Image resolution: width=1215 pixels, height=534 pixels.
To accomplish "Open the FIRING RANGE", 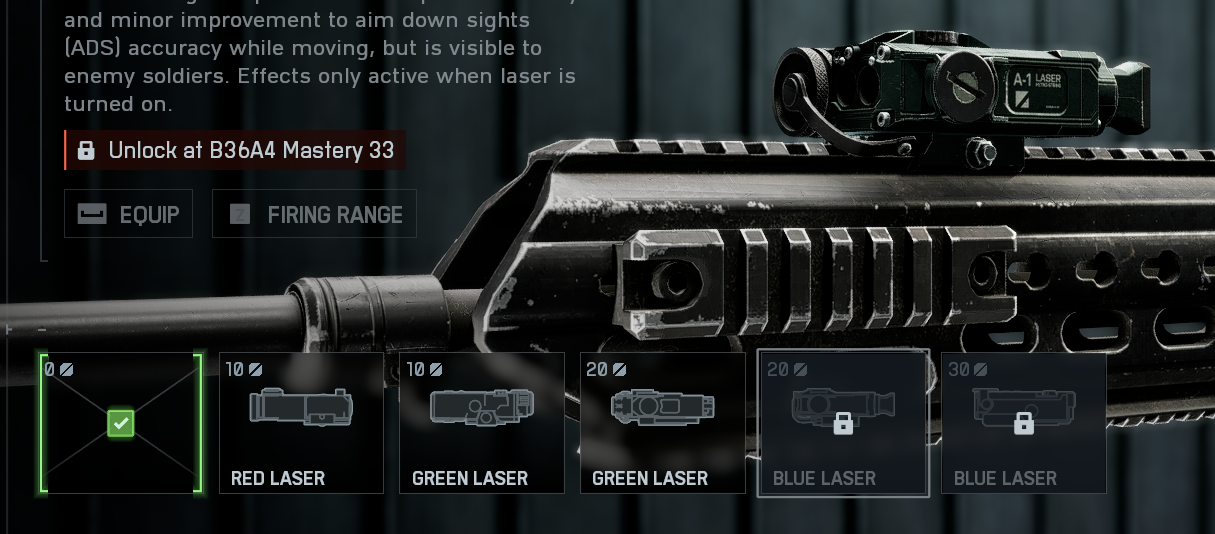I will coord(314,214).
